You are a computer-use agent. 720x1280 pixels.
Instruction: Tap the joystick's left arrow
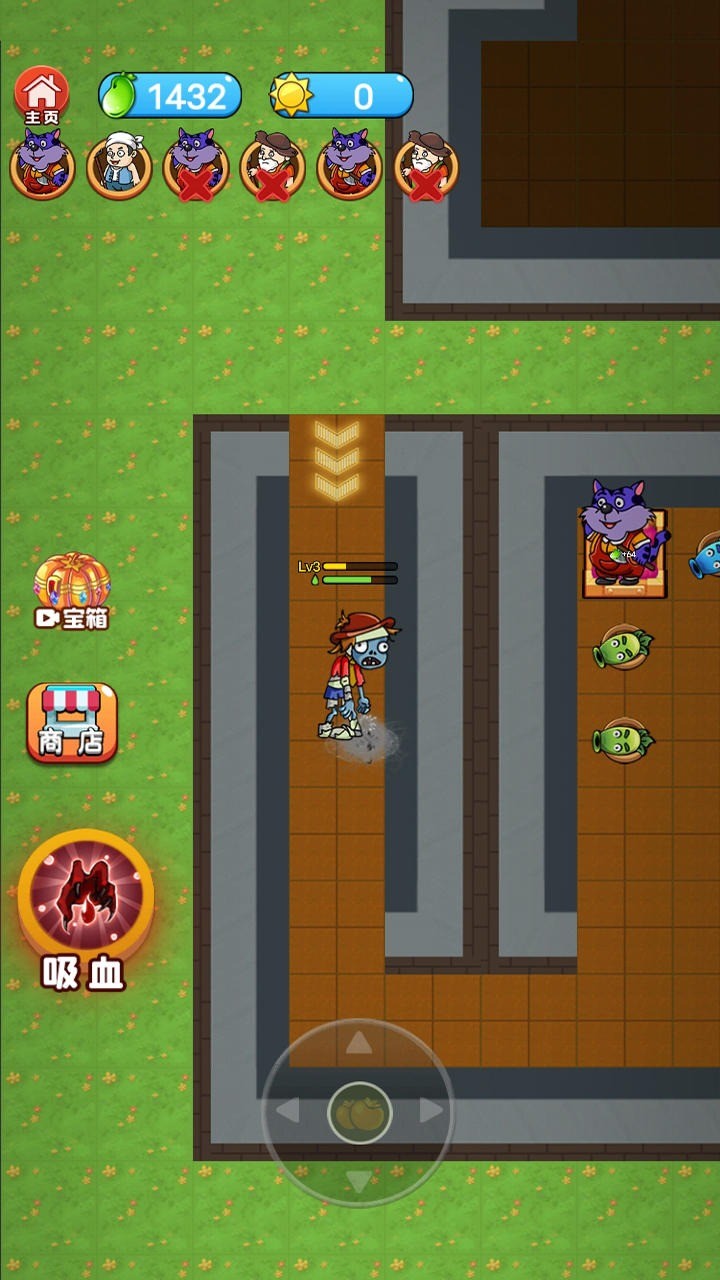coord(288,1111)
